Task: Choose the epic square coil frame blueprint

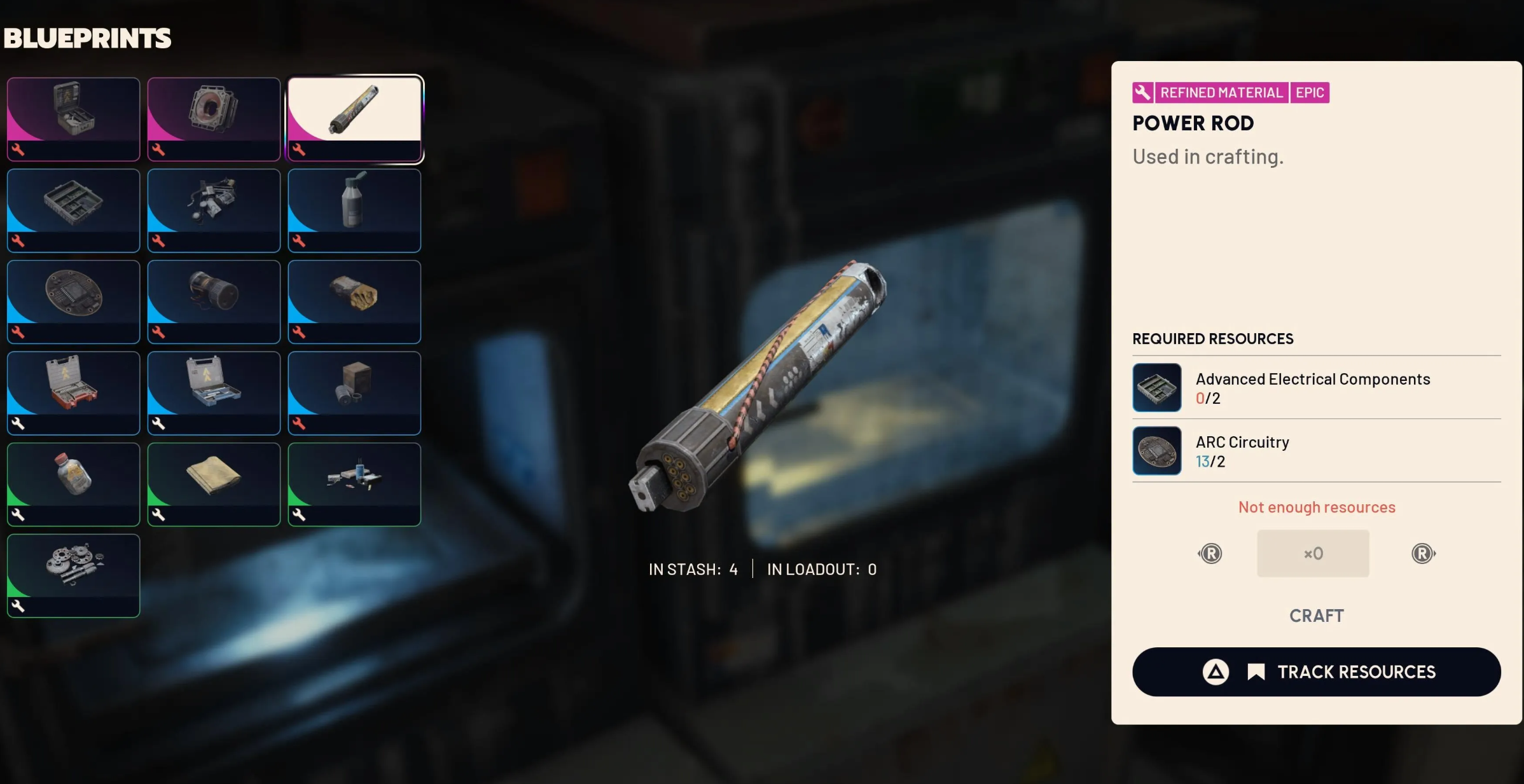Action: click(214, 119)
